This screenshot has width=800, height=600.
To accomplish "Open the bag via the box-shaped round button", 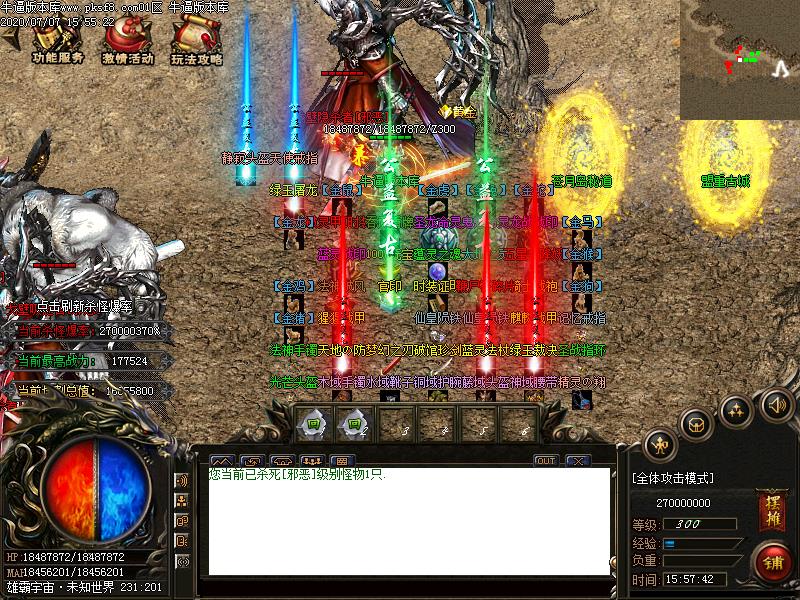I will click(696, 423).
